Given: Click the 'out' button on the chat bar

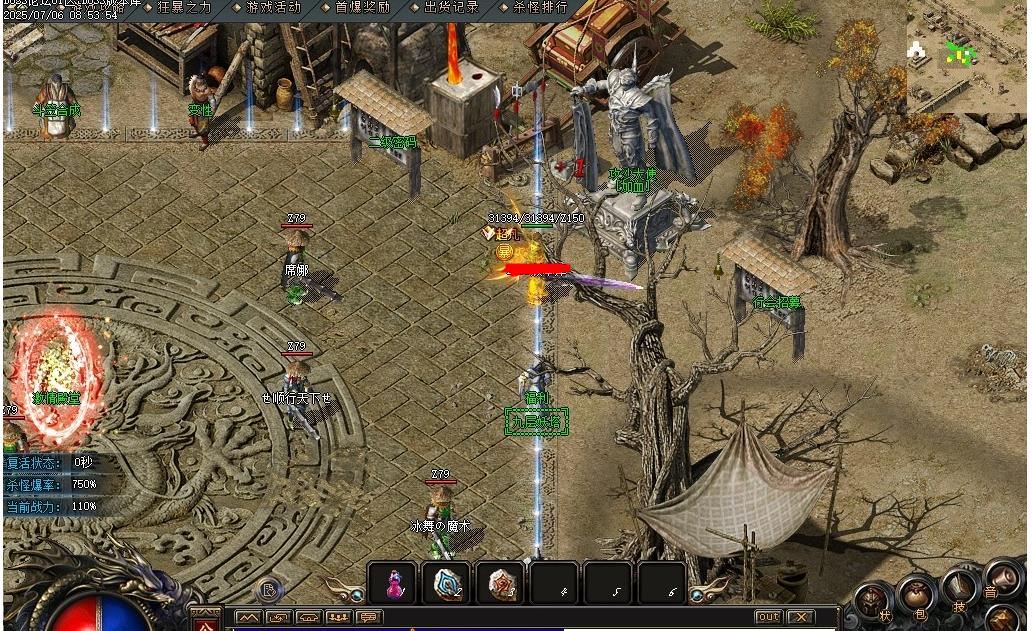Looking at the screenshot, I should pos(768,617).
